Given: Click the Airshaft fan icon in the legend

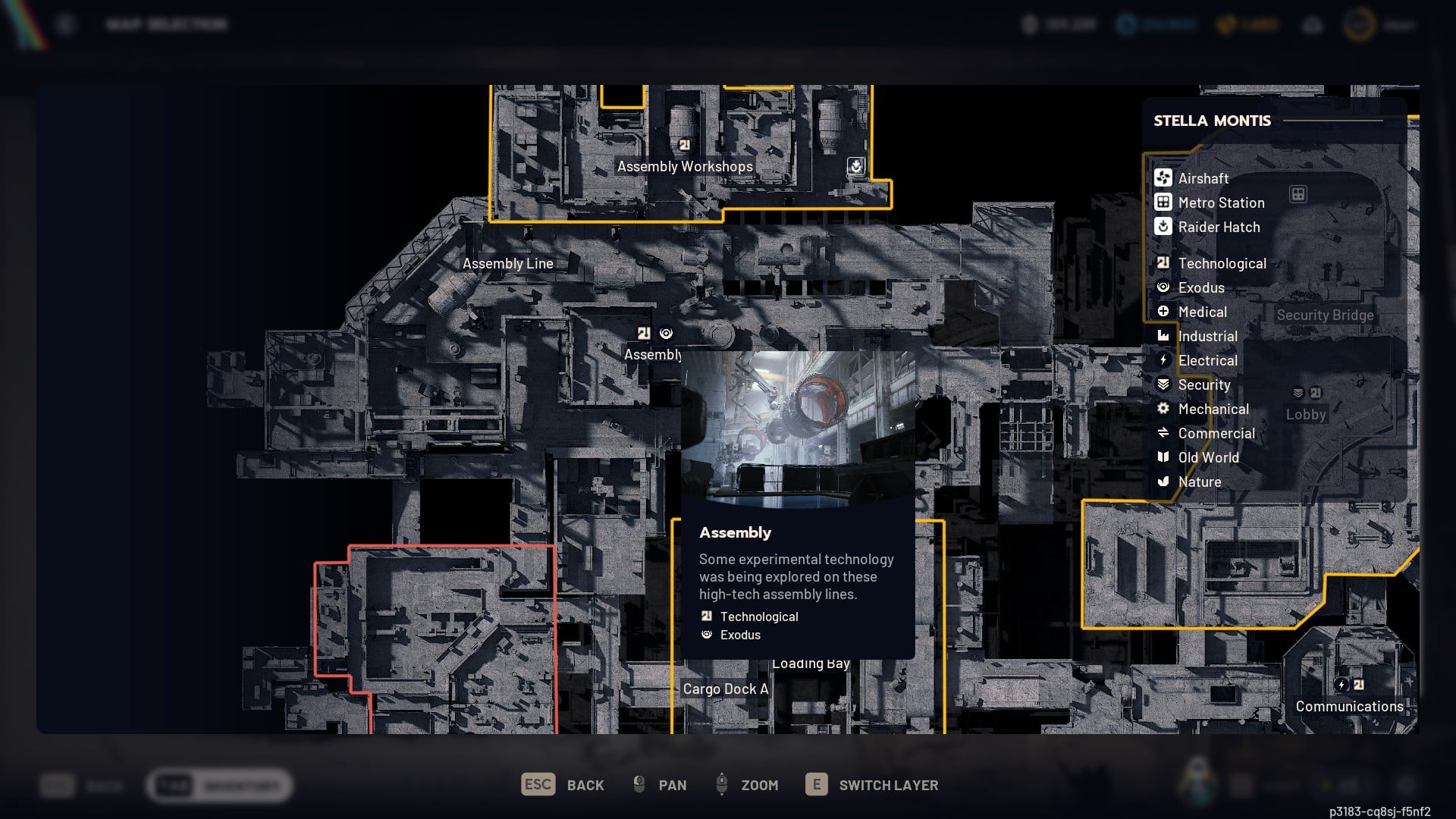Looking at the screenshot, I should [x=1163, y=178].
